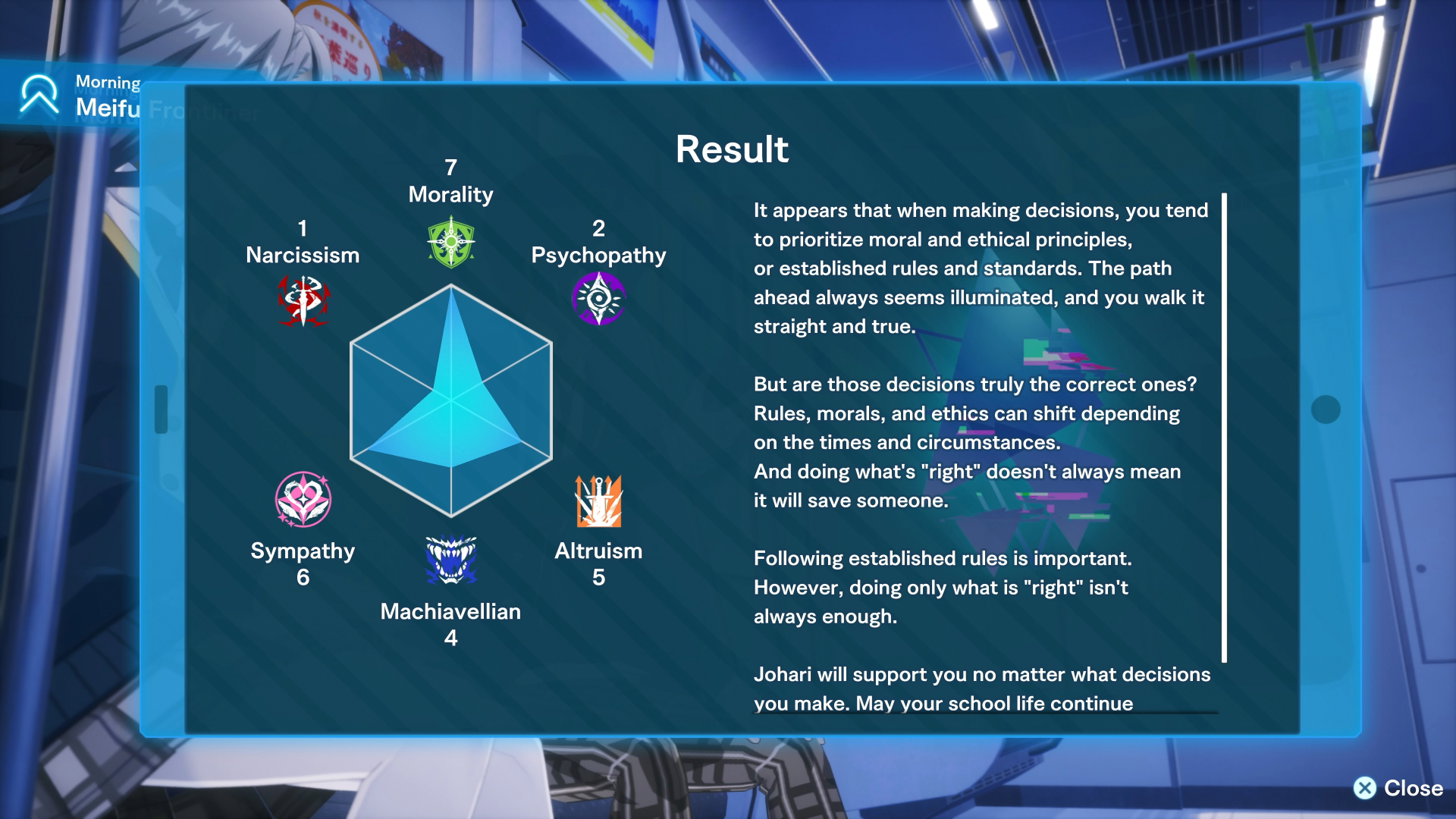
Task: Click the blue Machiavellian beast emblem
Action: [x=451, y=560]
